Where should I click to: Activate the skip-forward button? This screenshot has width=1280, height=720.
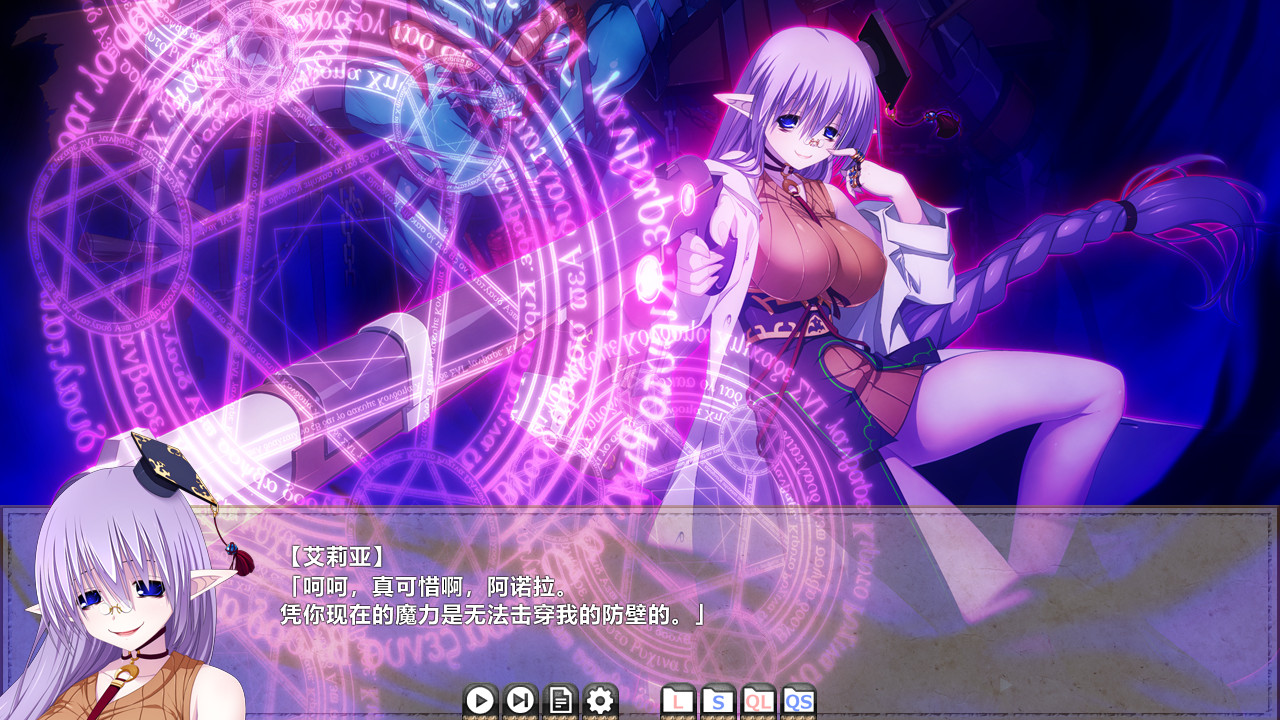point(520,701)
